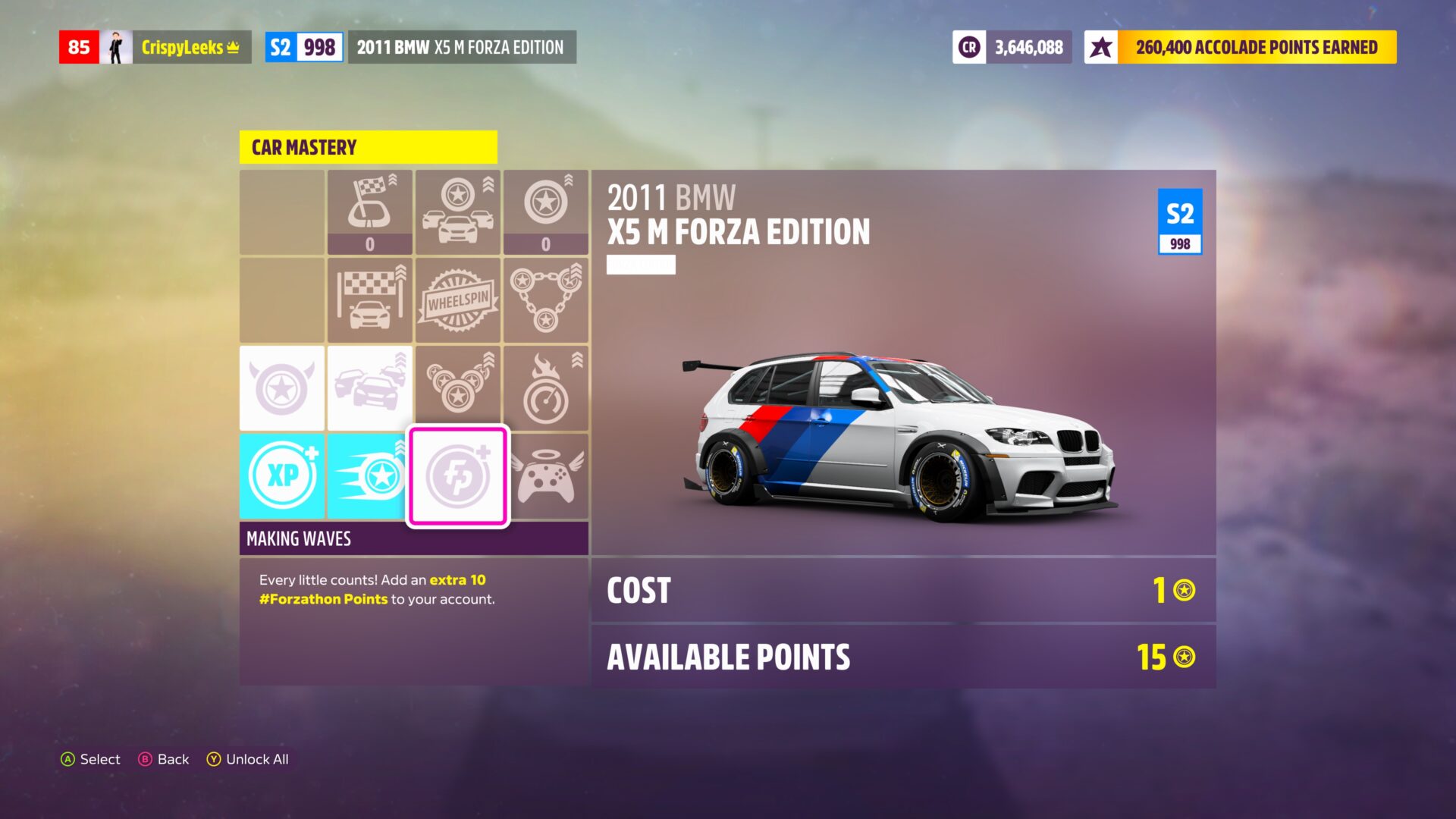The height and width of the screenshot is (819, 1456).
Task: Pick the controller-with-wings Super Wheelspin perk
Action: (546, 476)
